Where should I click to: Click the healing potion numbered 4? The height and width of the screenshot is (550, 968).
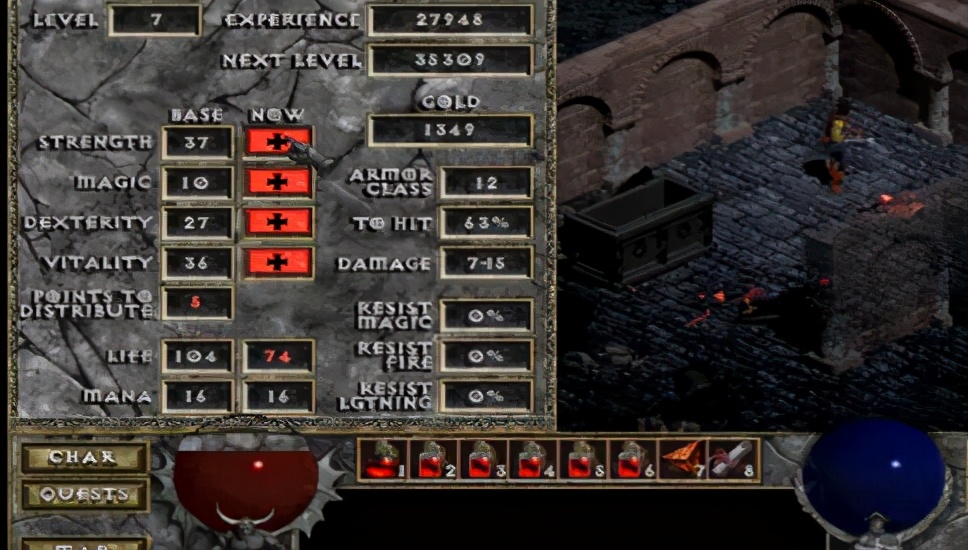point(532,459)
